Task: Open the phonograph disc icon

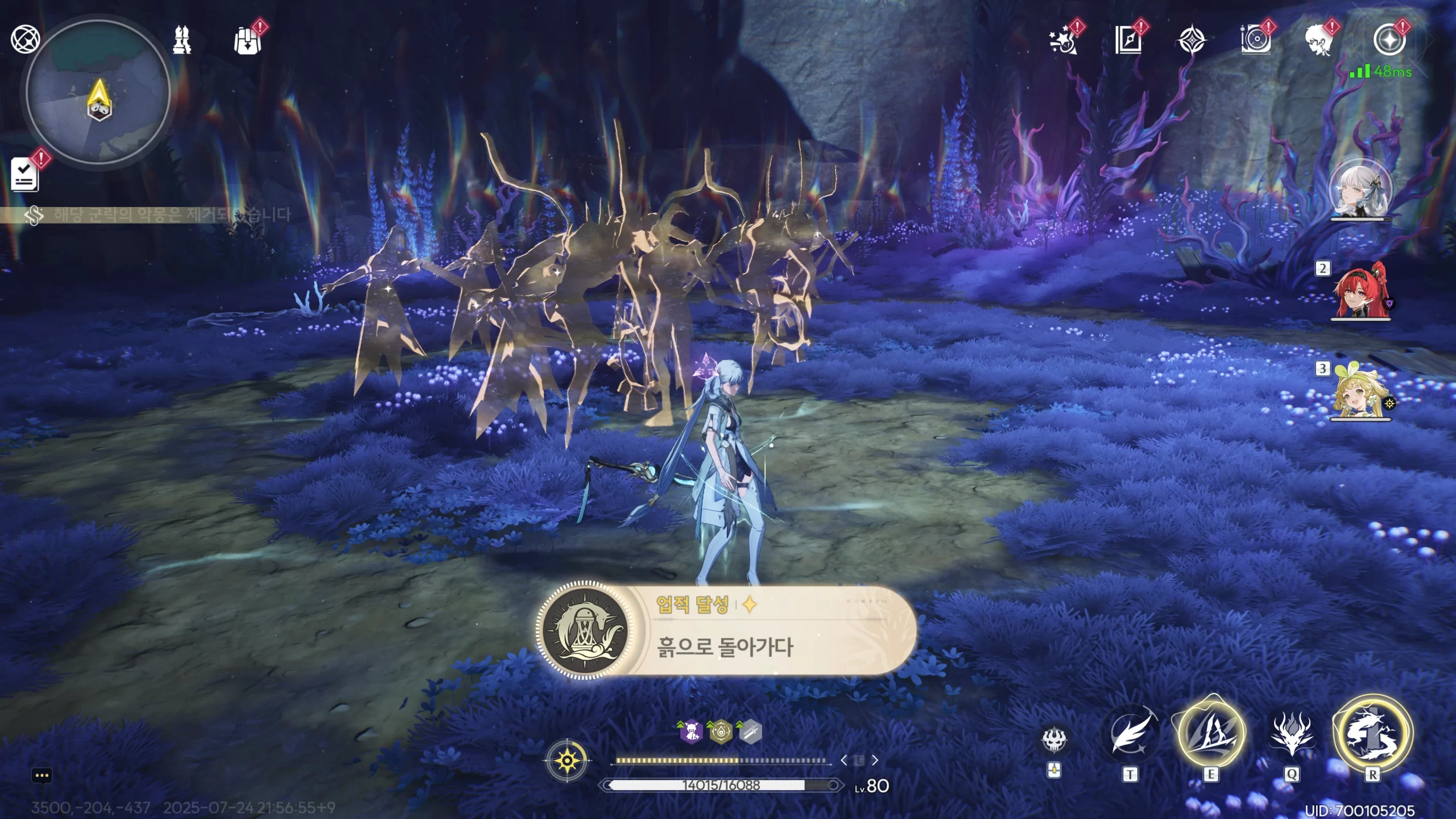Action: click(1255, 40)
